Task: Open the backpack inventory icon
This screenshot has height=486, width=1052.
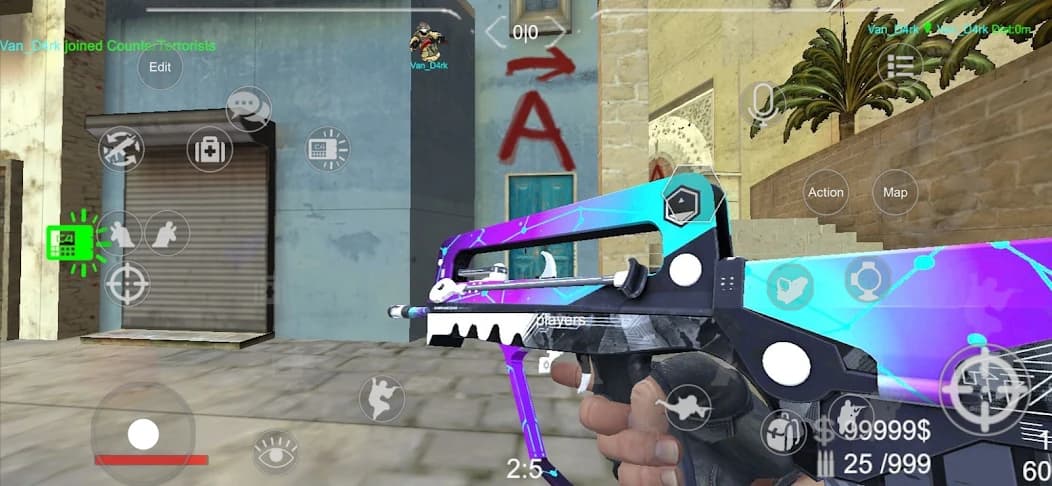Action: click(782, 434)
